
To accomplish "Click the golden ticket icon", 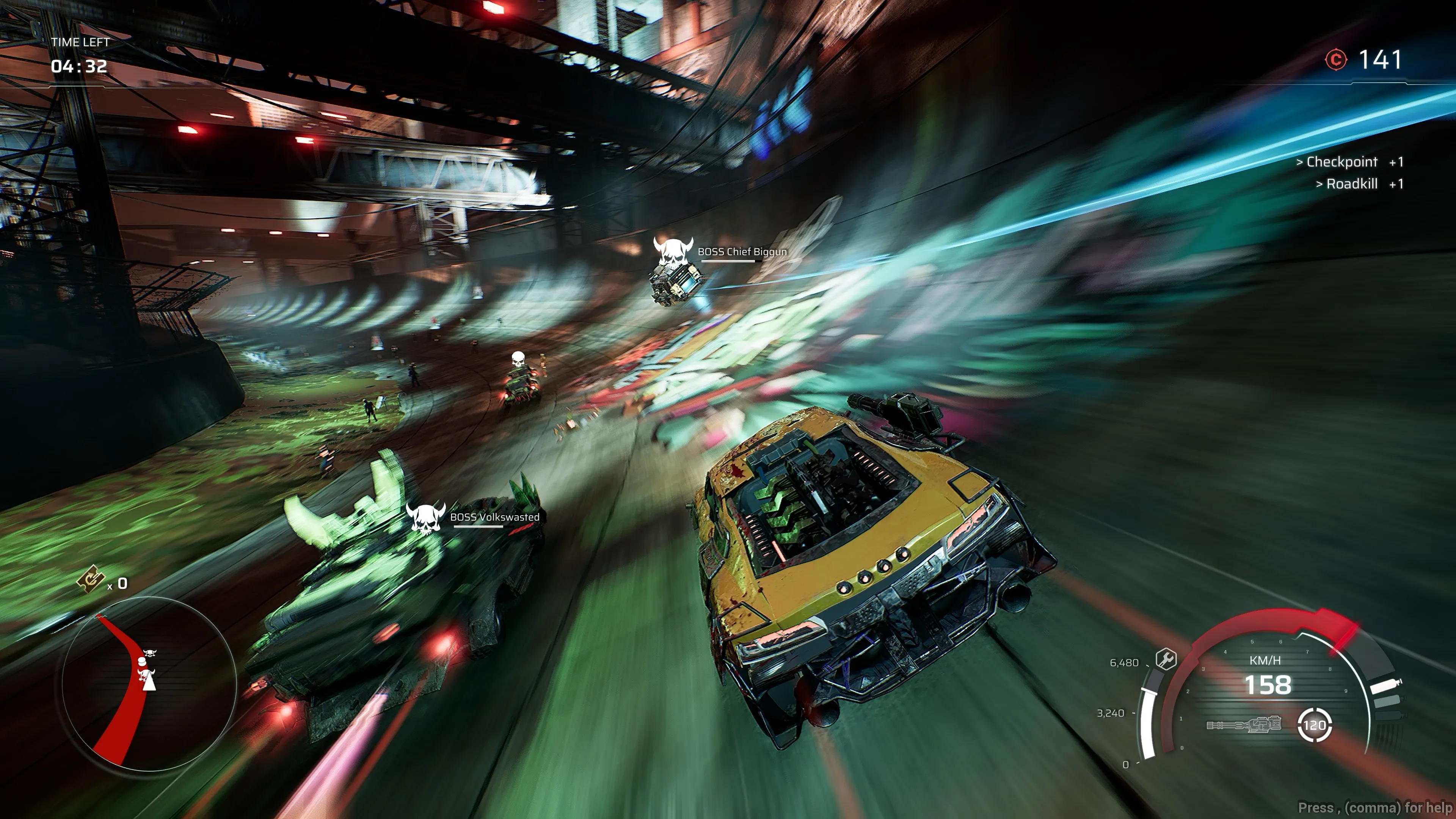I will pyautogui.click(x=91, y=581).
